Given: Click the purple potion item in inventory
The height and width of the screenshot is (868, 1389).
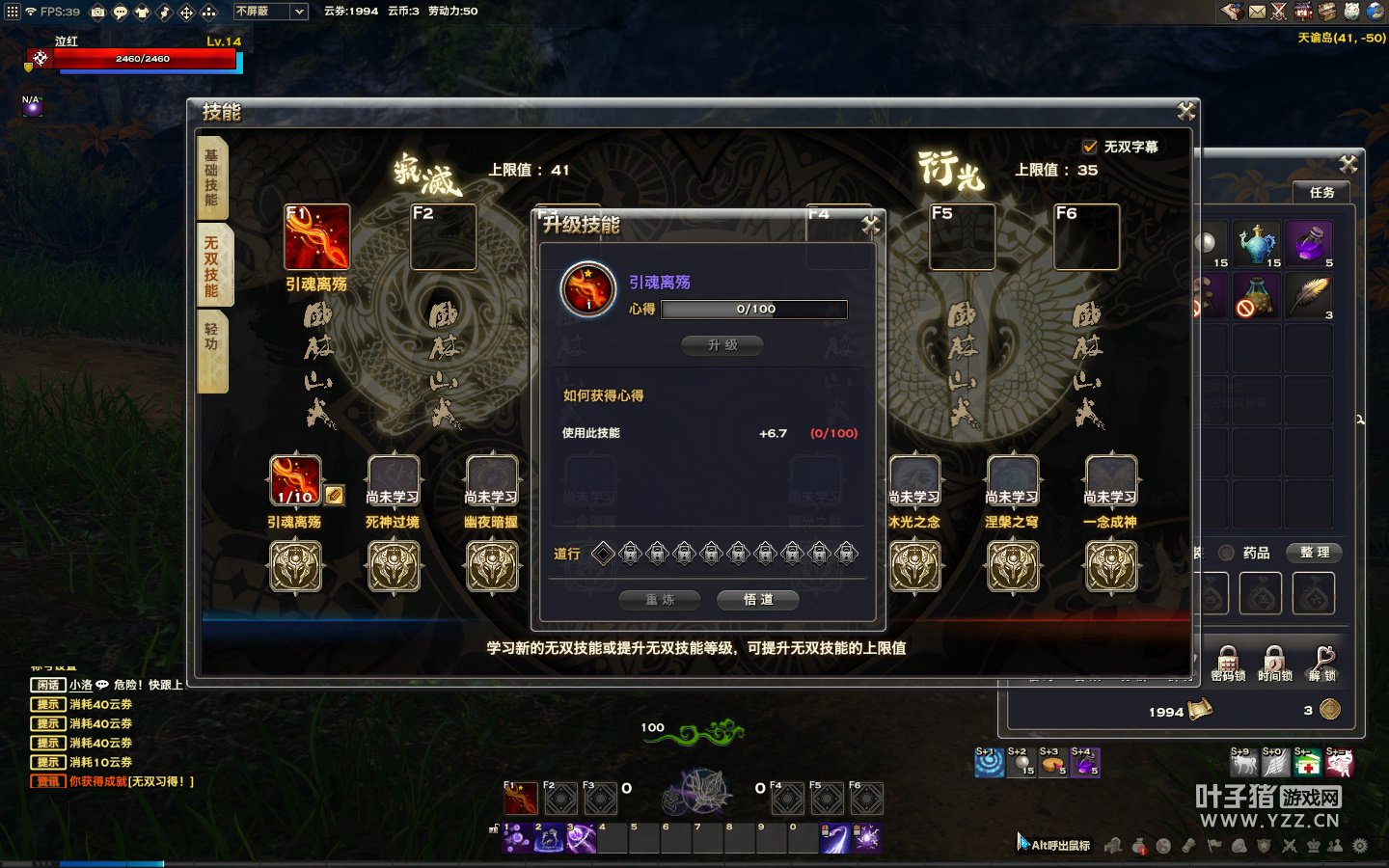Looking at the screenshot, I should click(1309, 242).
